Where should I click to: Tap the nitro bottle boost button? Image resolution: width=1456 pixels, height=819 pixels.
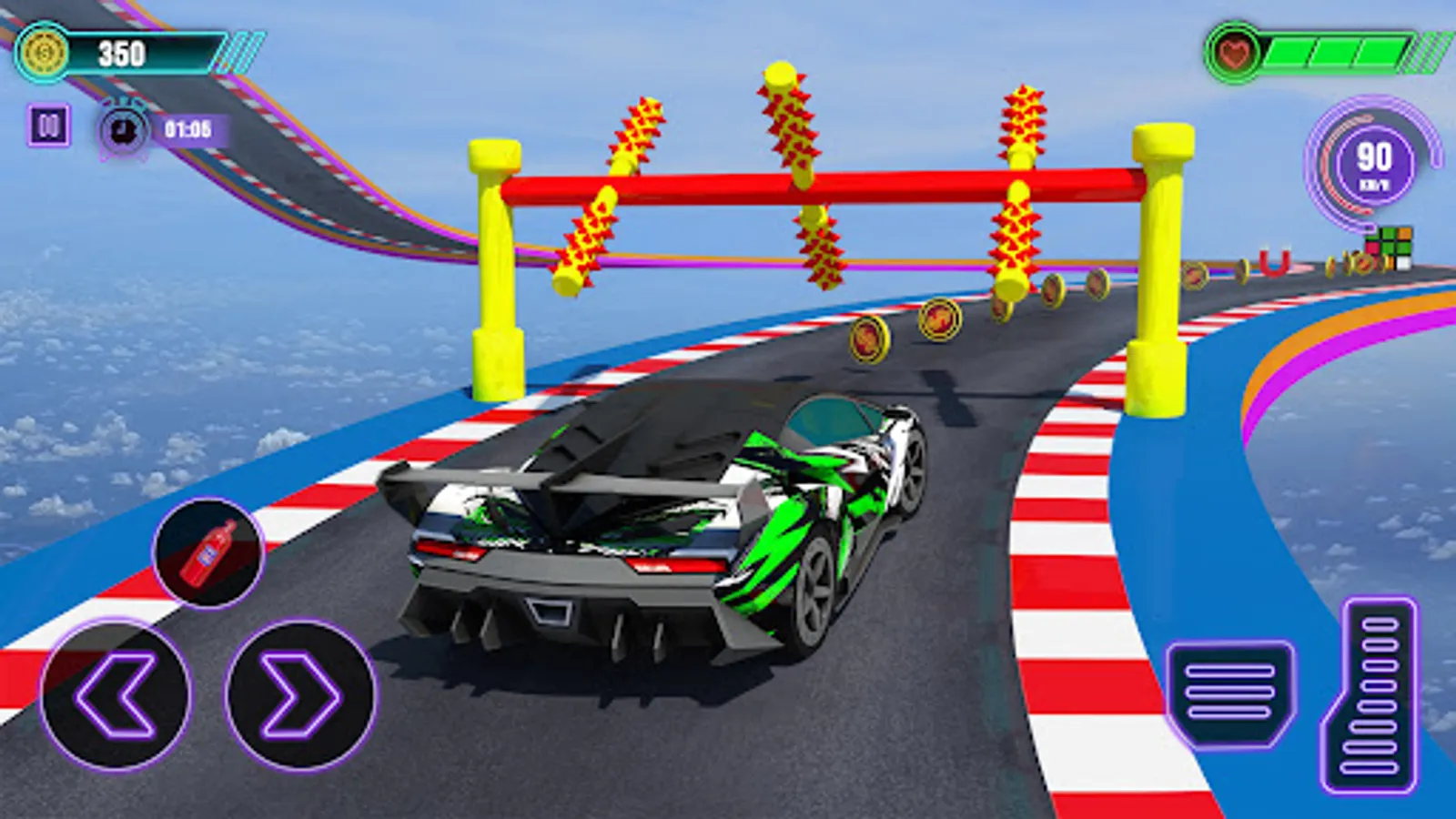pyautogui.click(x=207, y=551)
